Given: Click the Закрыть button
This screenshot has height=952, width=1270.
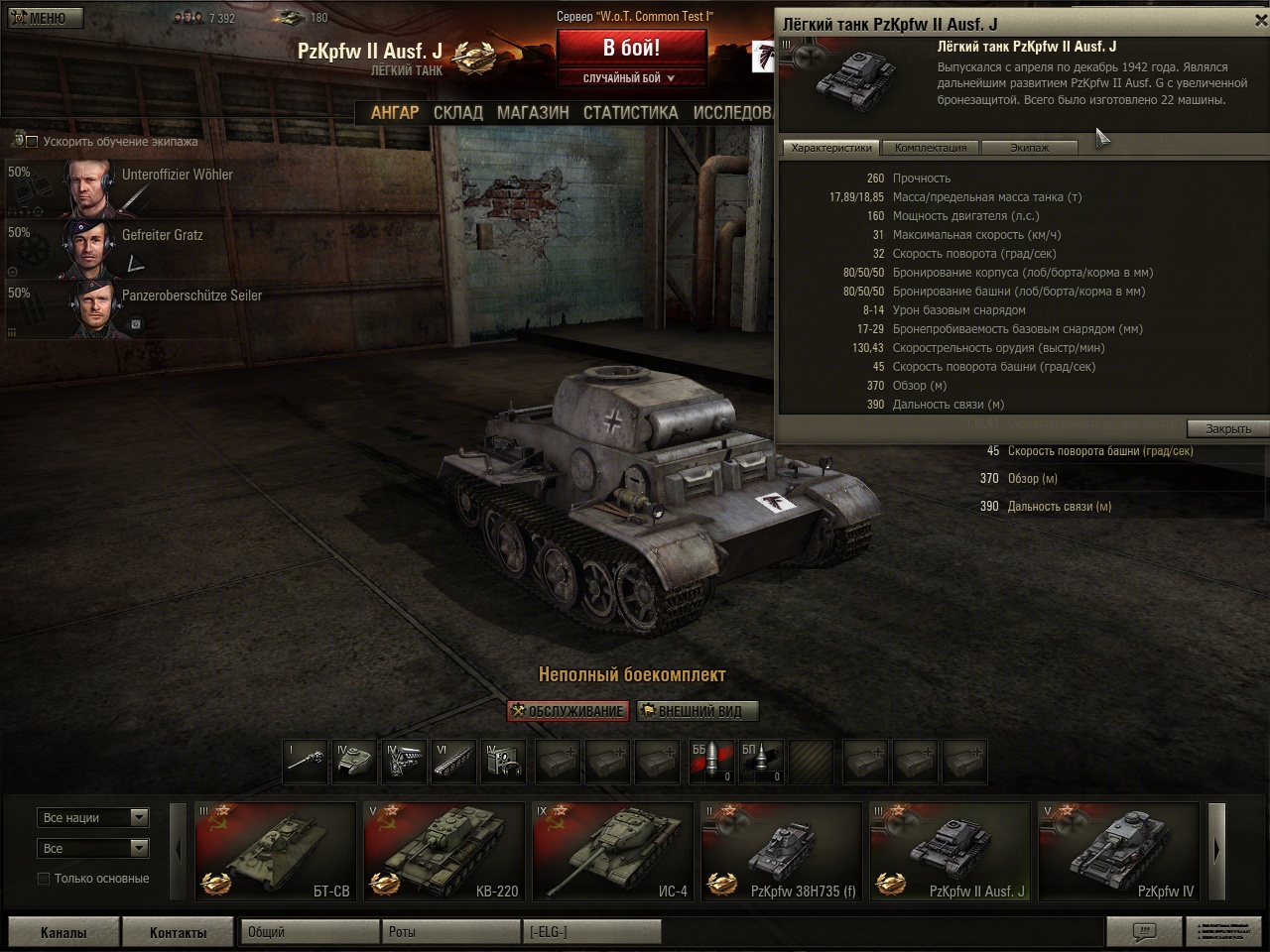Looking at the screenshot, I should 1227,429.
